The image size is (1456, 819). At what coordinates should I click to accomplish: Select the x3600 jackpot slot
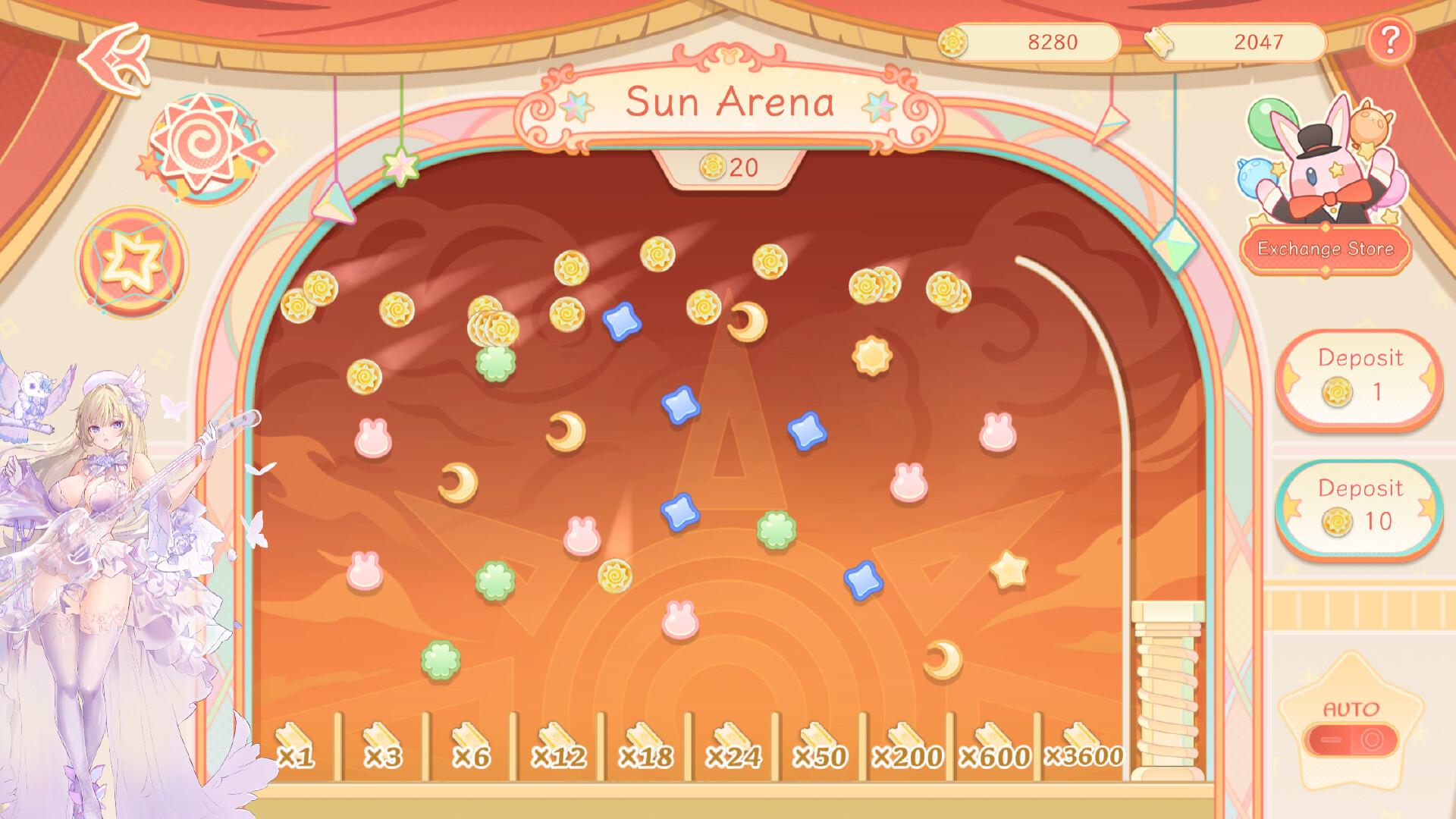[1084, 756]
